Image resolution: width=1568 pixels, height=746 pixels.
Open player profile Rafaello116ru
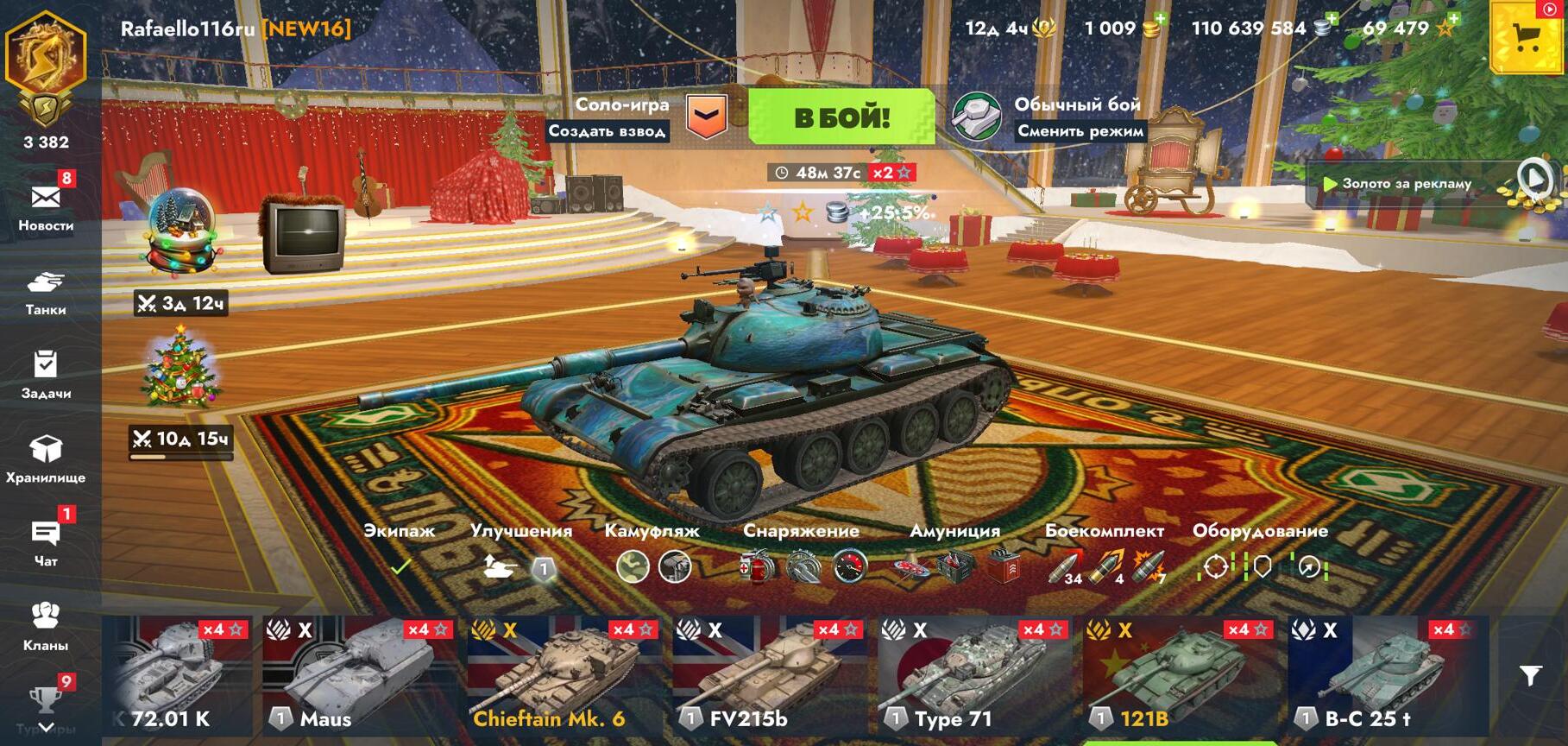click(x=187, y=28)
